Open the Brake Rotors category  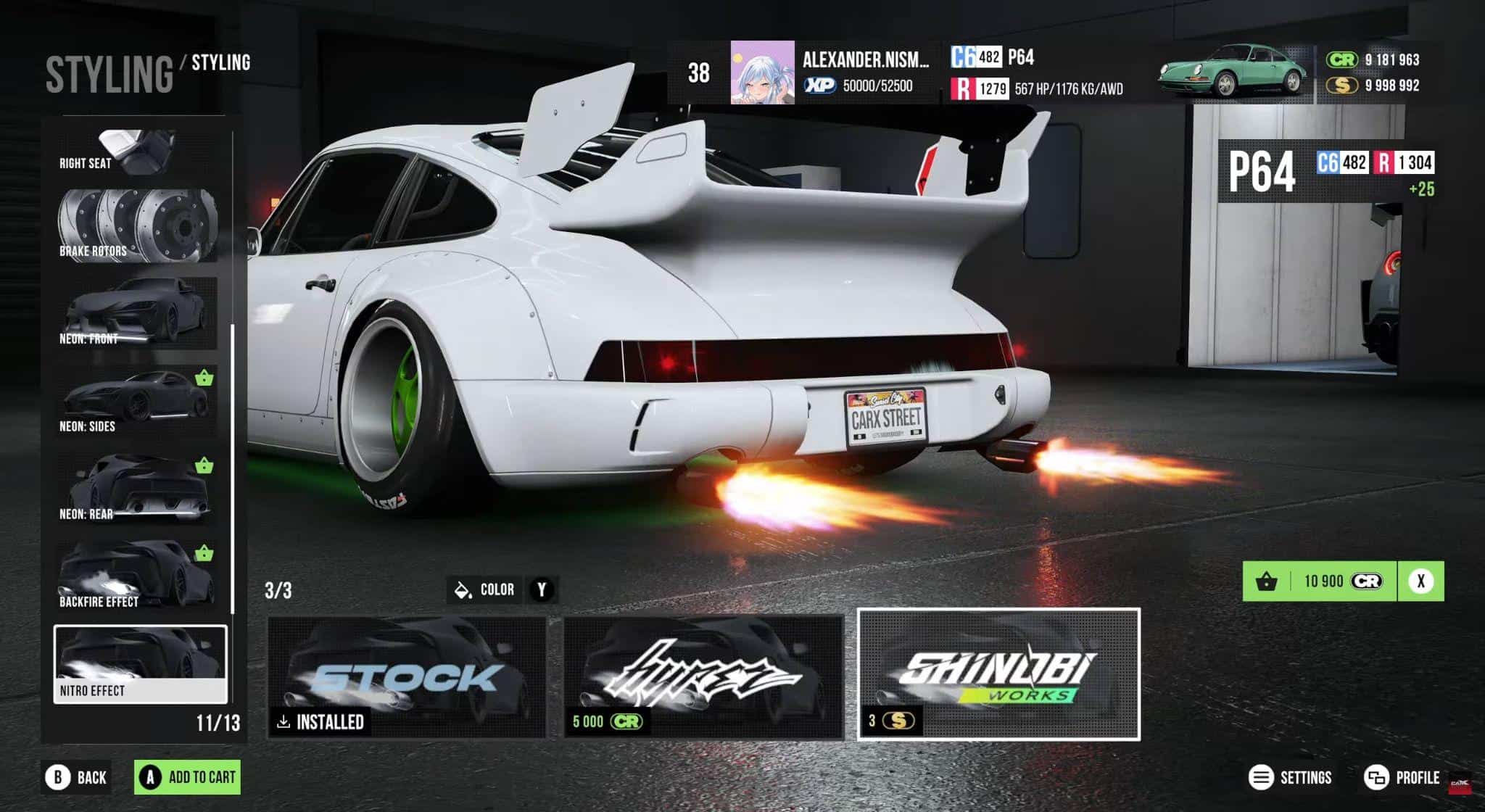136,225
